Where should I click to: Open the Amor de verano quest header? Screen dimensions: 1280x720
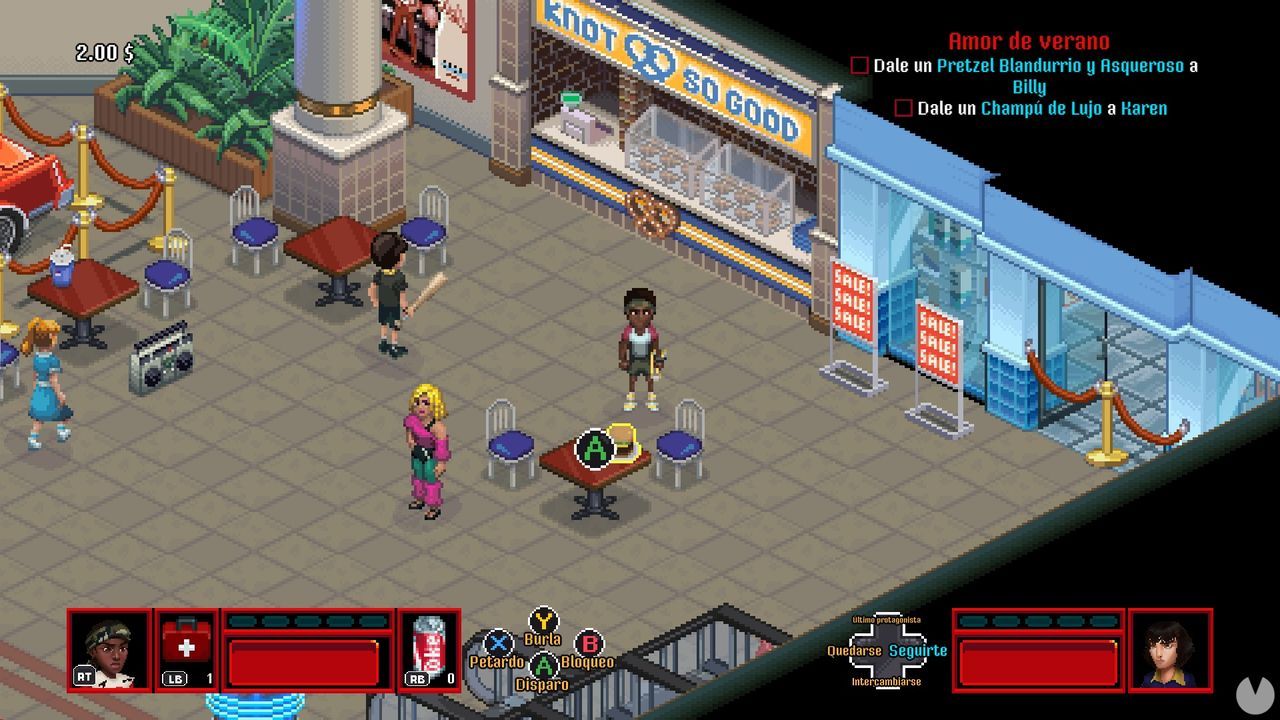(x=1026, y=42)
